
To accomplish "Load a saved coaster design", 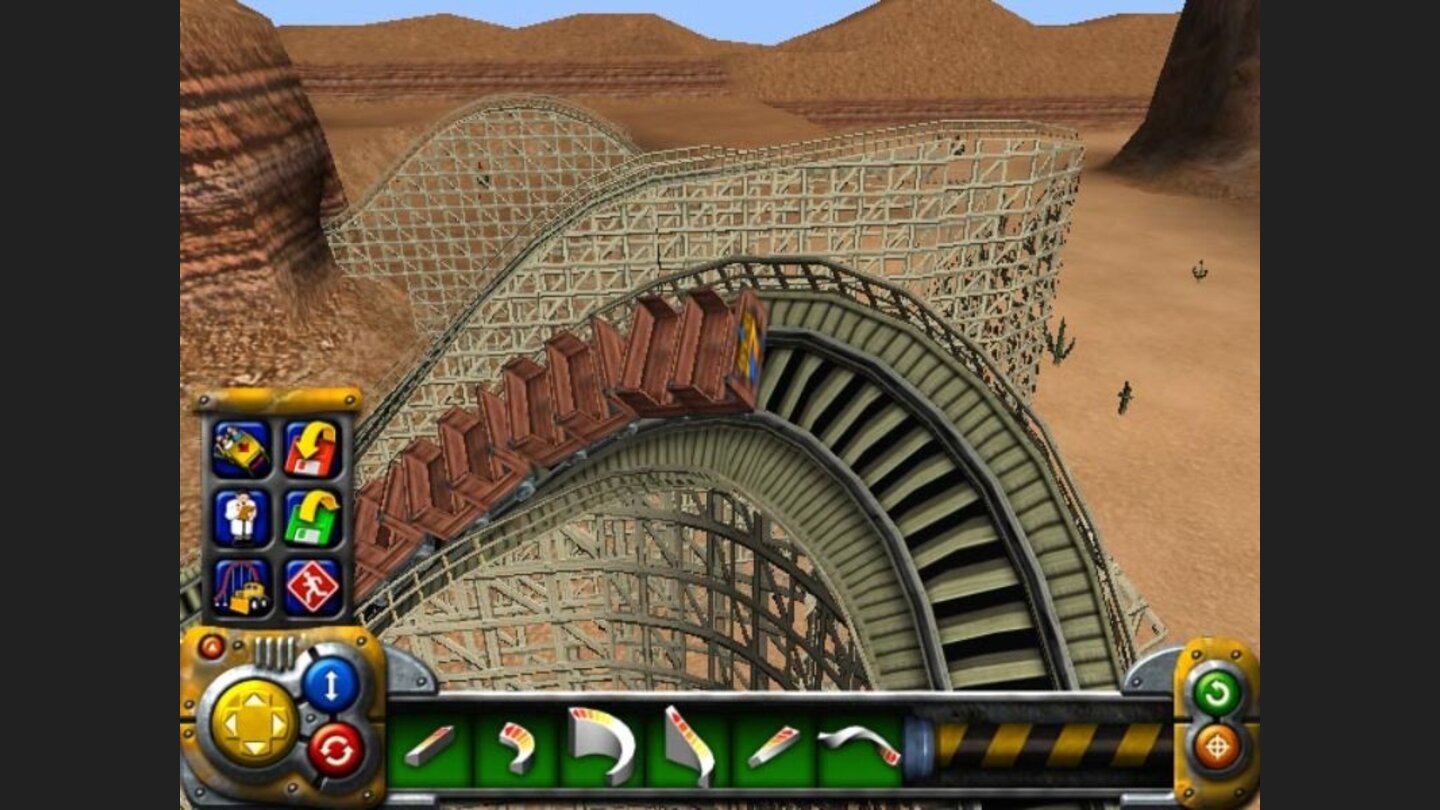I will tap(310, 446).
